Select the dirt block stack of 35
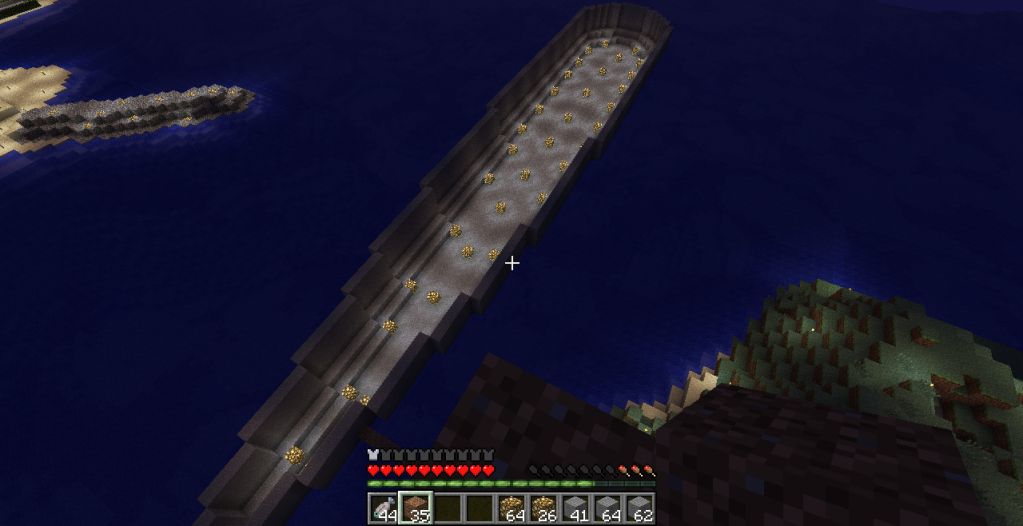1023x526 pixels. (x=415, y=509)
